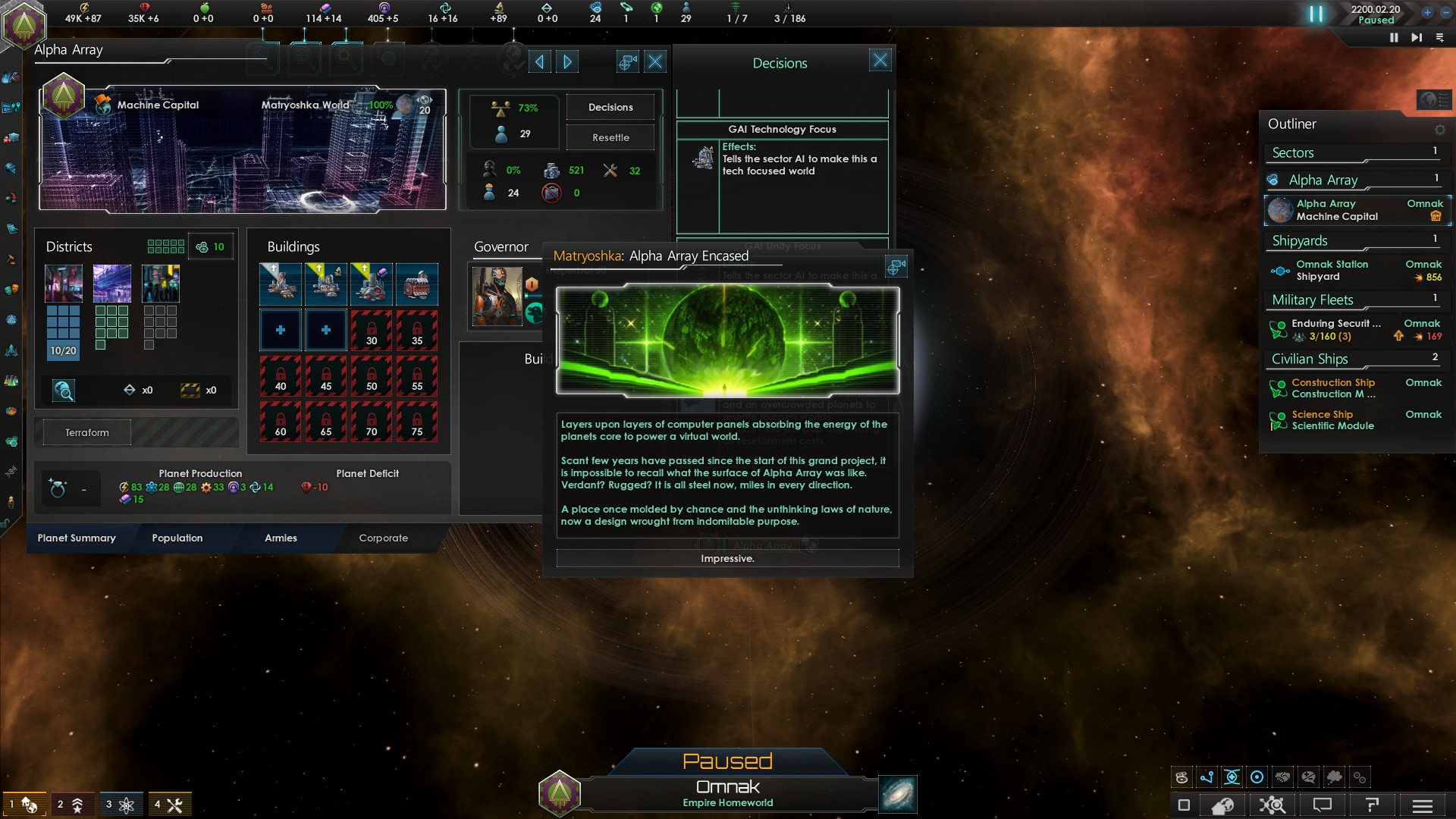Open the Corporate tab
This screenshot has width=1456, height=819.
click(383, 538)
